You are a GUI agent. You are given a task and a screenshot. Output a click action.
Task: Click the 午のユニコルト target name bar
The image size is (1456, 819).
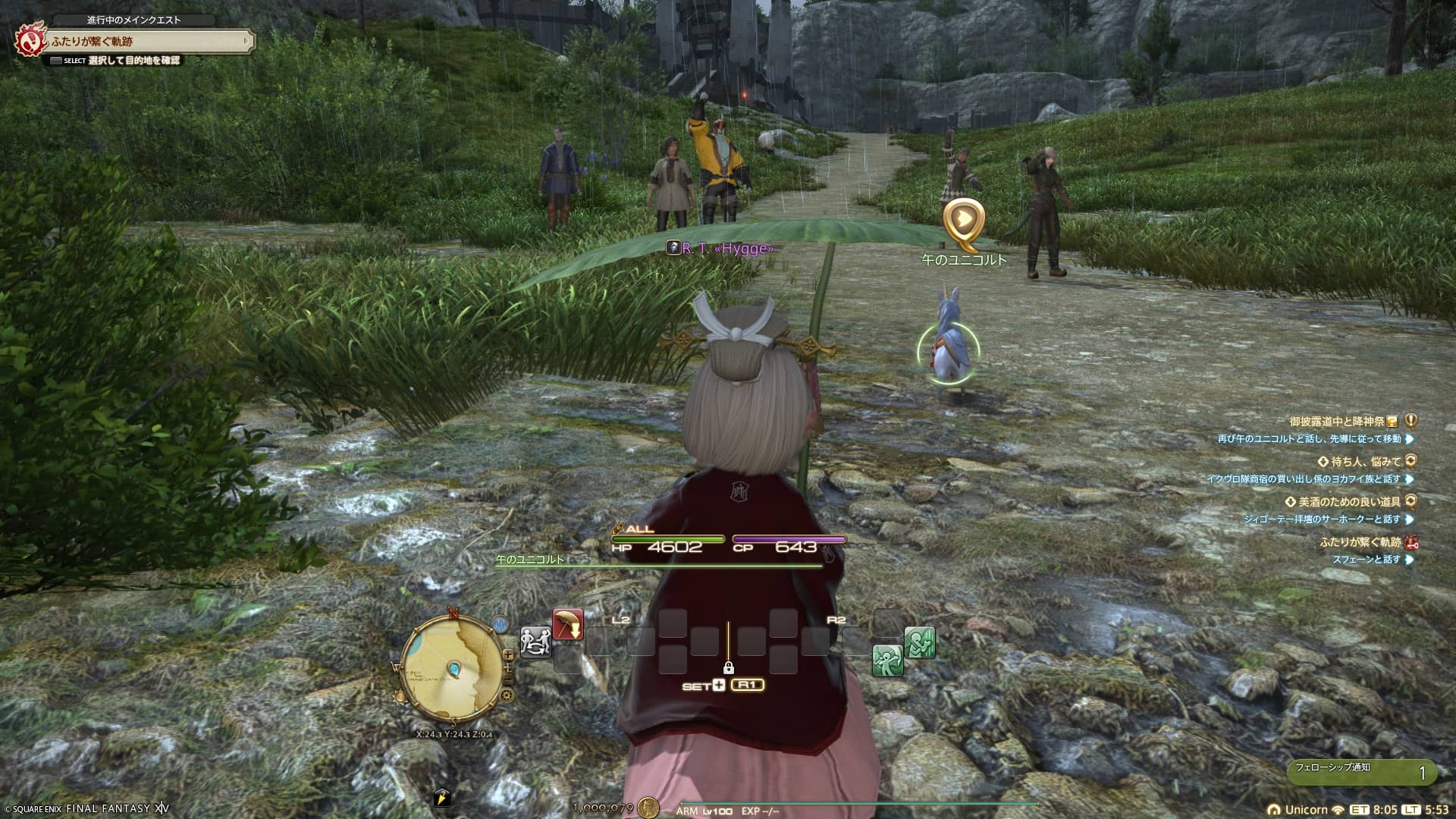pyautogui.click(x=531, y=560)
